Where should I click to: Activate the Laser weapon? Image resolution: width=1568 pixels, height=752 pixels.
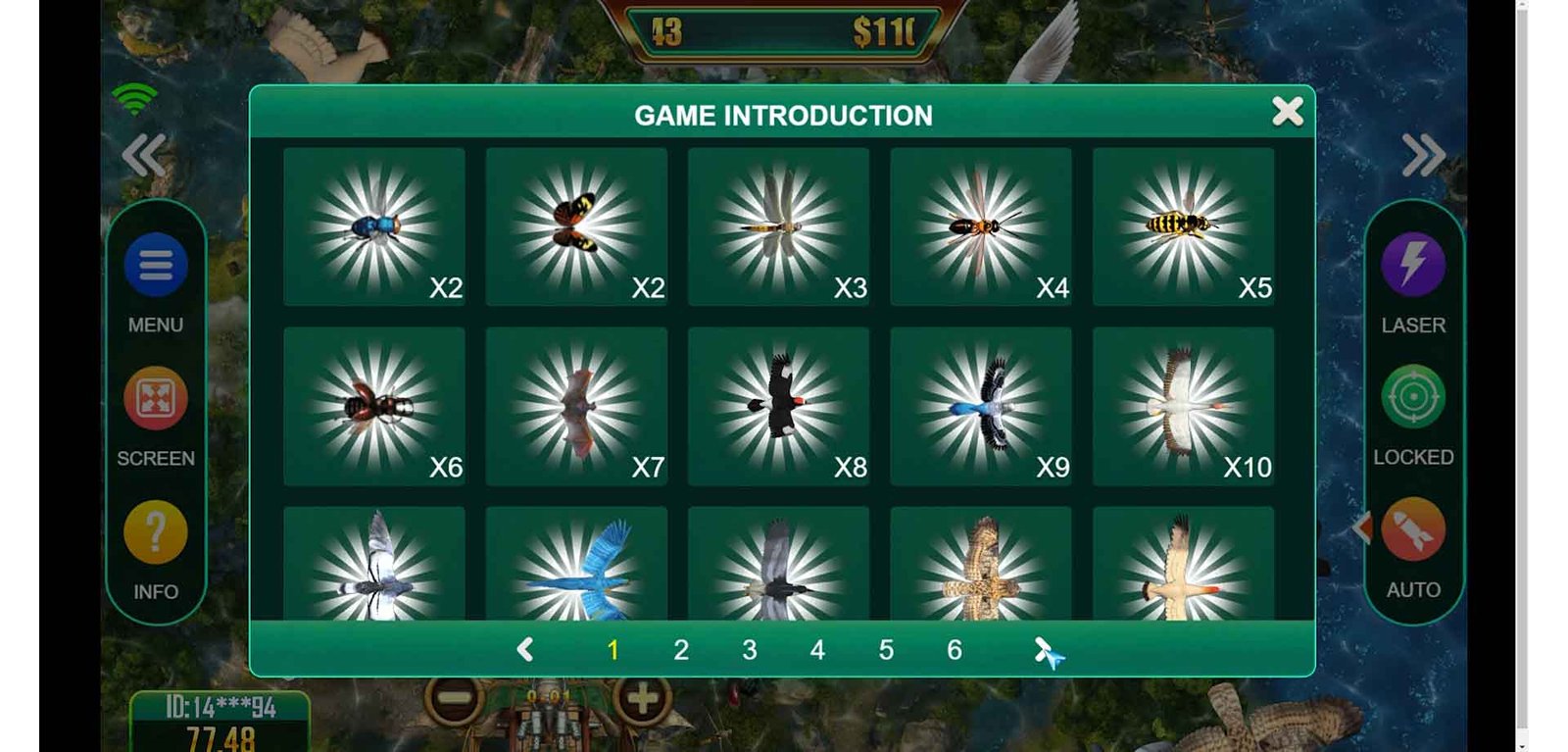click(1412, 265)
